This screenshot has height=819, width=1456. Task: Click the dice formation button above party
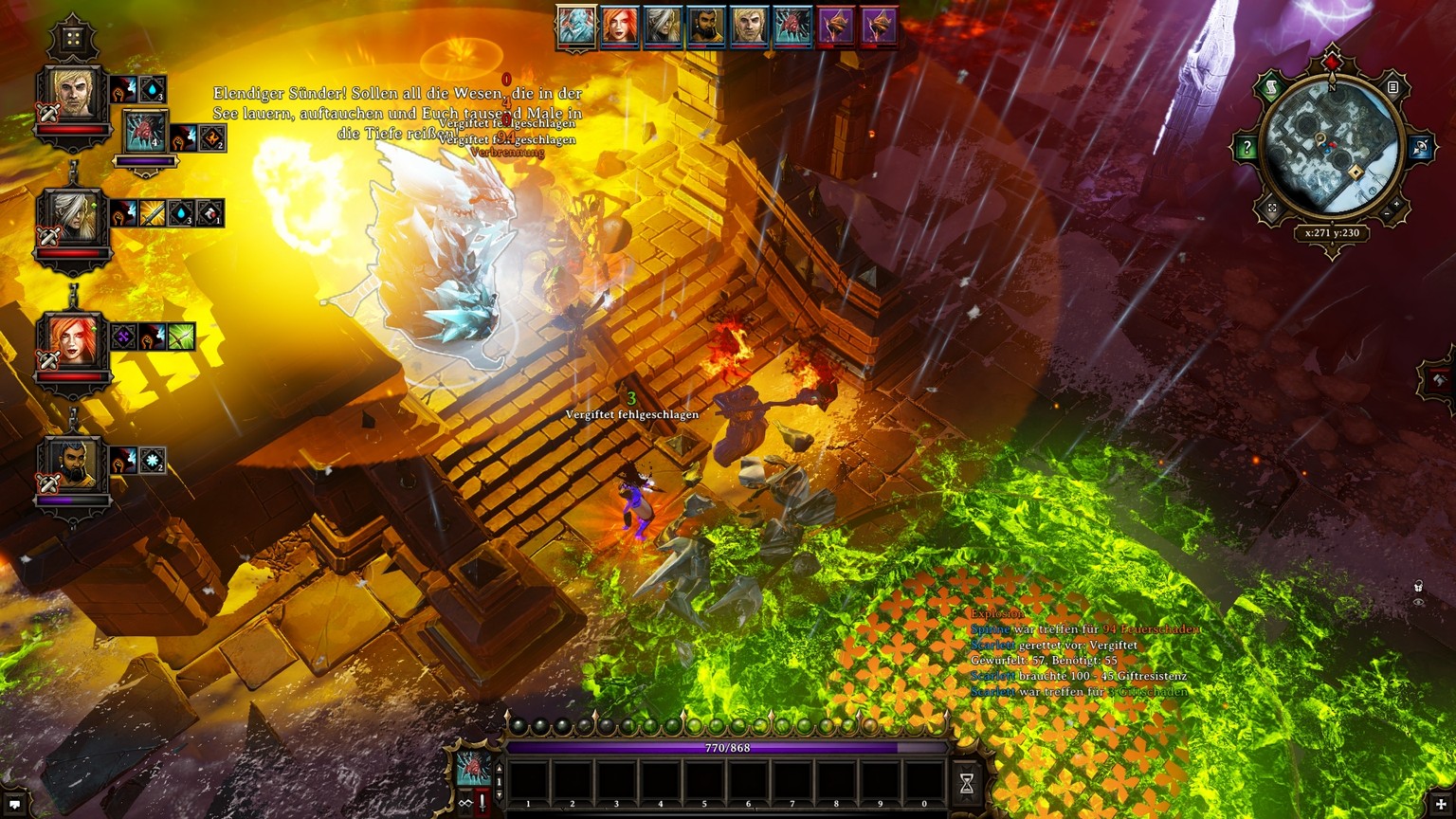(x=72, y=39)
